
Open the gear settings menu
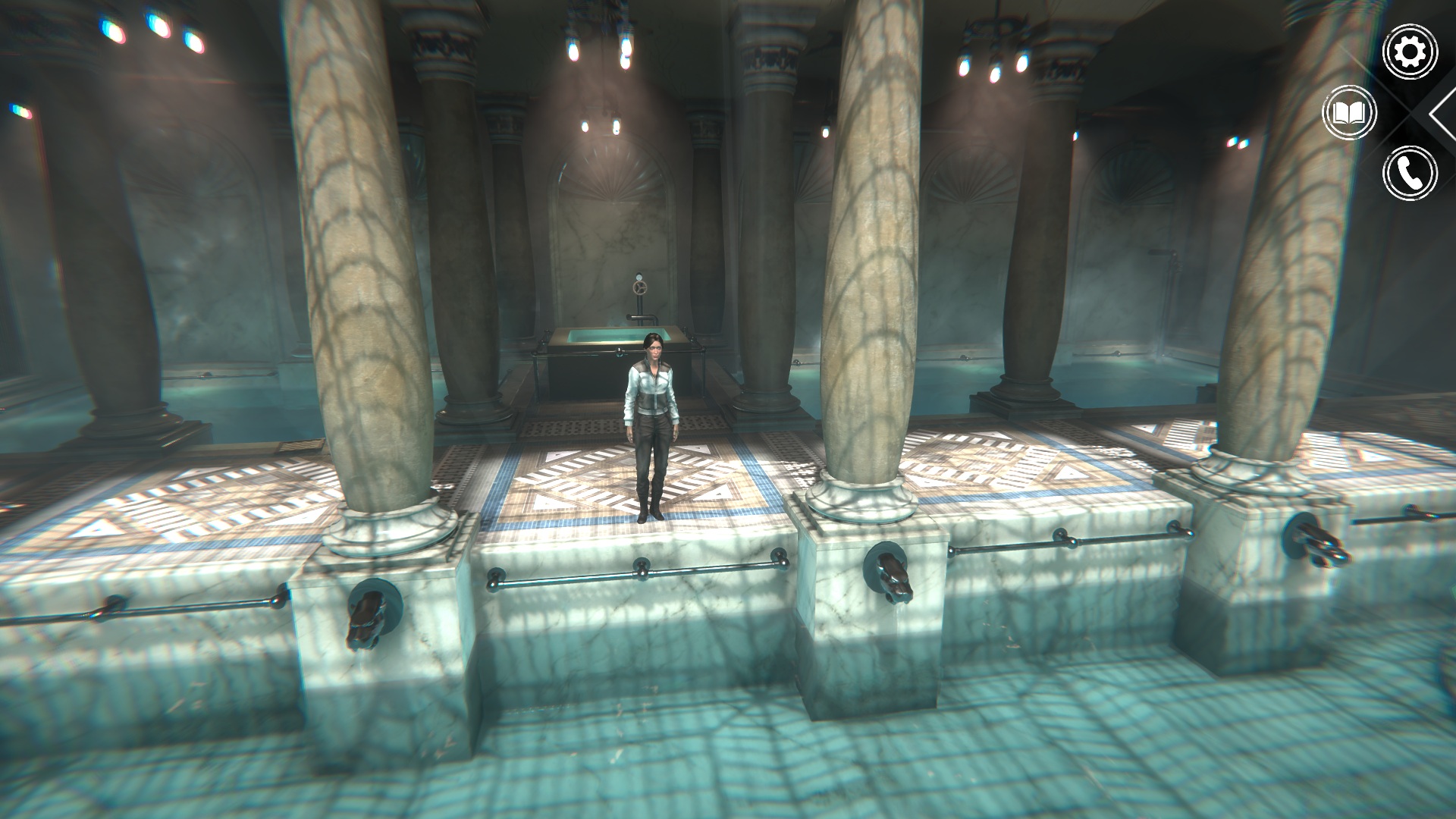[x=1410, y=52]
